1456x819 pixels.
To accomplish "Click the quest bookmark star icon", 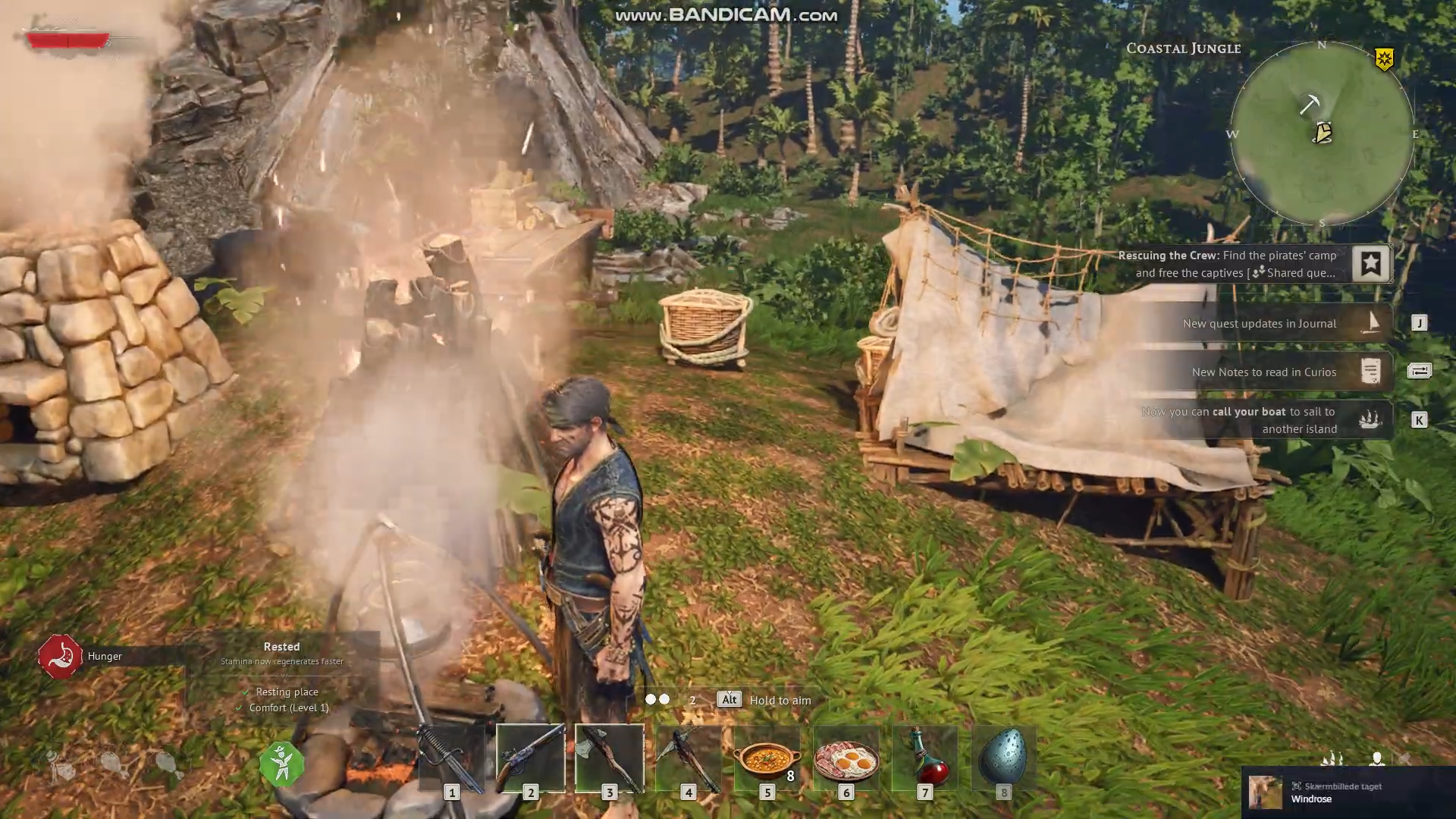I will 1370,264.
